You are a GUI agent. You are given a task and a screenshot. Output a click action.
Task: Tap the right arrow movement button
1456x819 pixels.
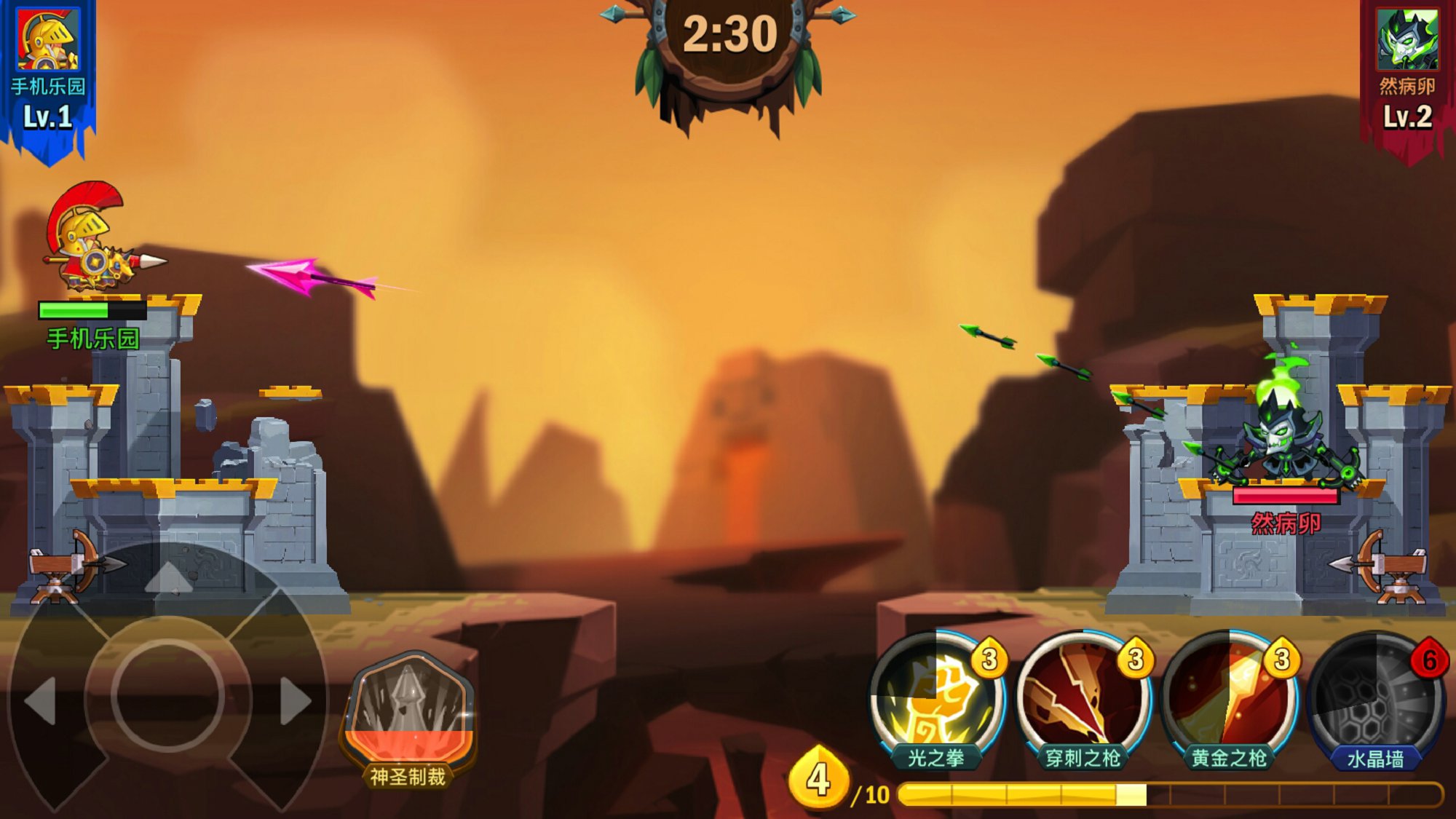click(x=295, y=700)
